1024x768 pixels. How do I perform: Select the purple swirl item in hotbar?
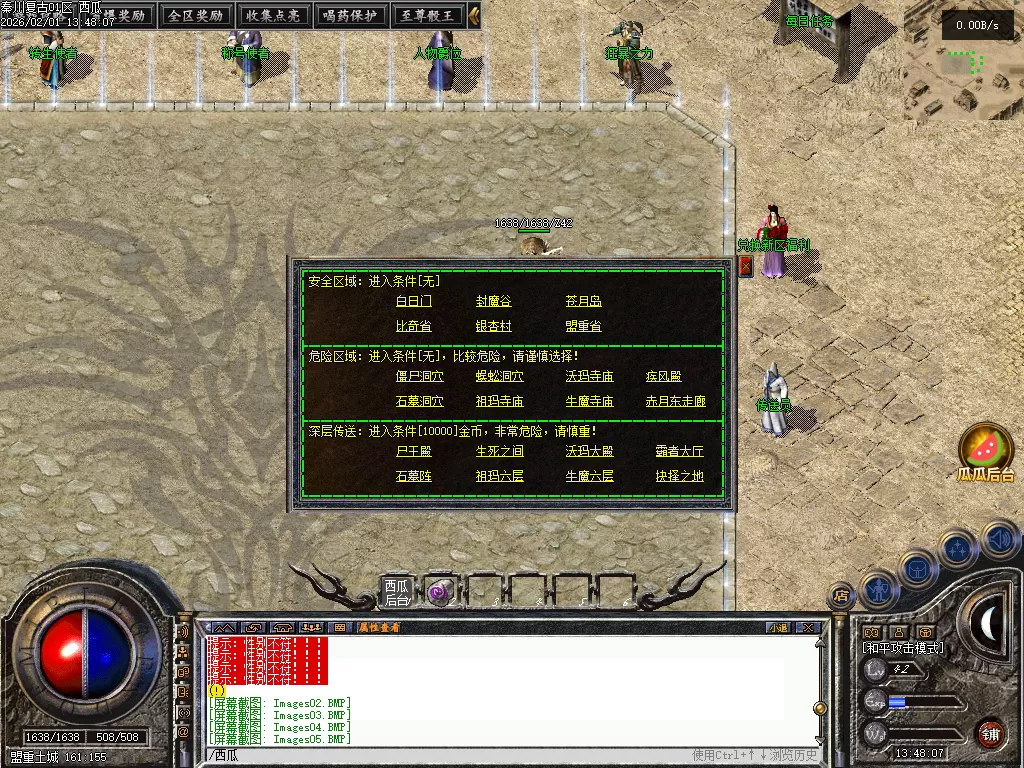[x=439, y=592]
